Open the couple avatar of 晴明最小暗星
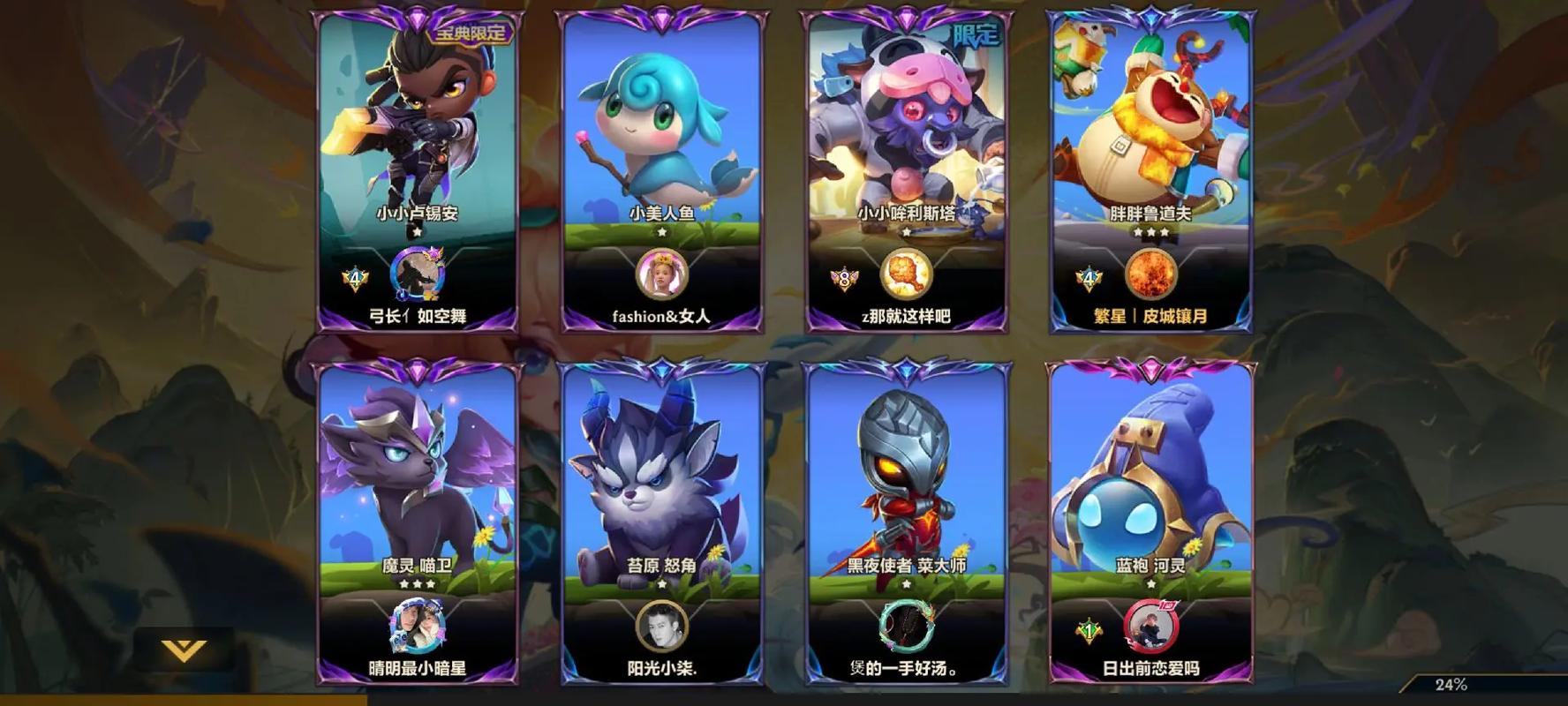The image size is (1568, 706). tap(417, 627)
